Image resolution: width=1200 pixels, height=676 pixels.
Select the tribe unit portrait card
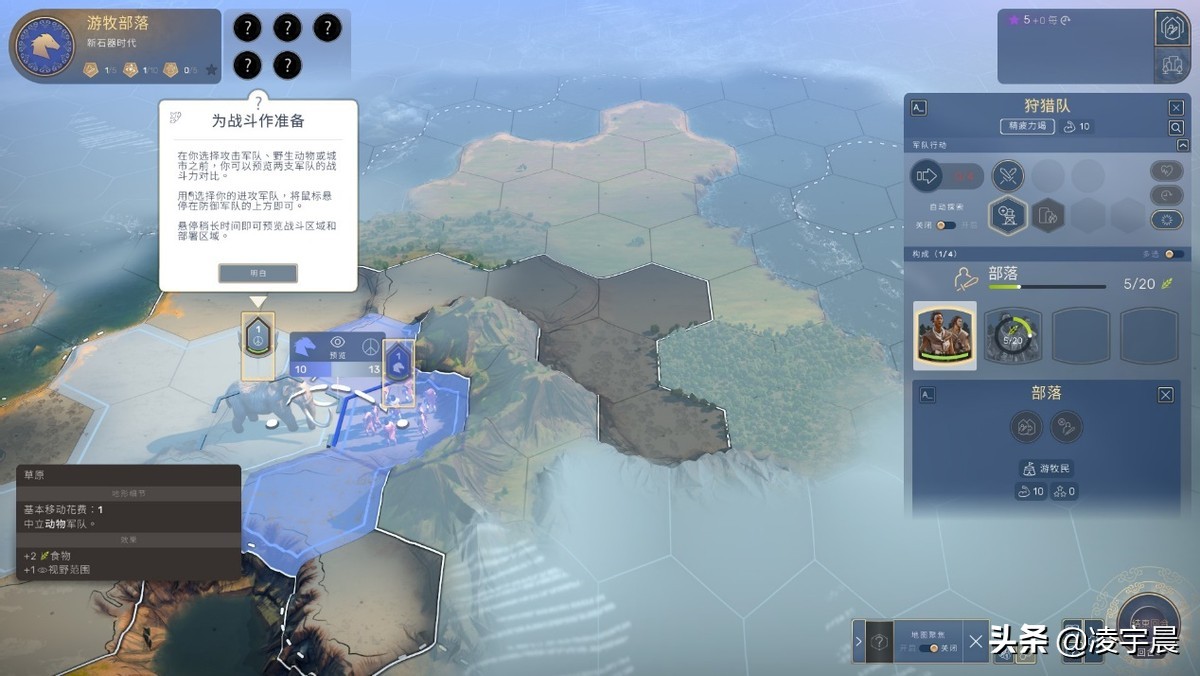click(945, 336)
